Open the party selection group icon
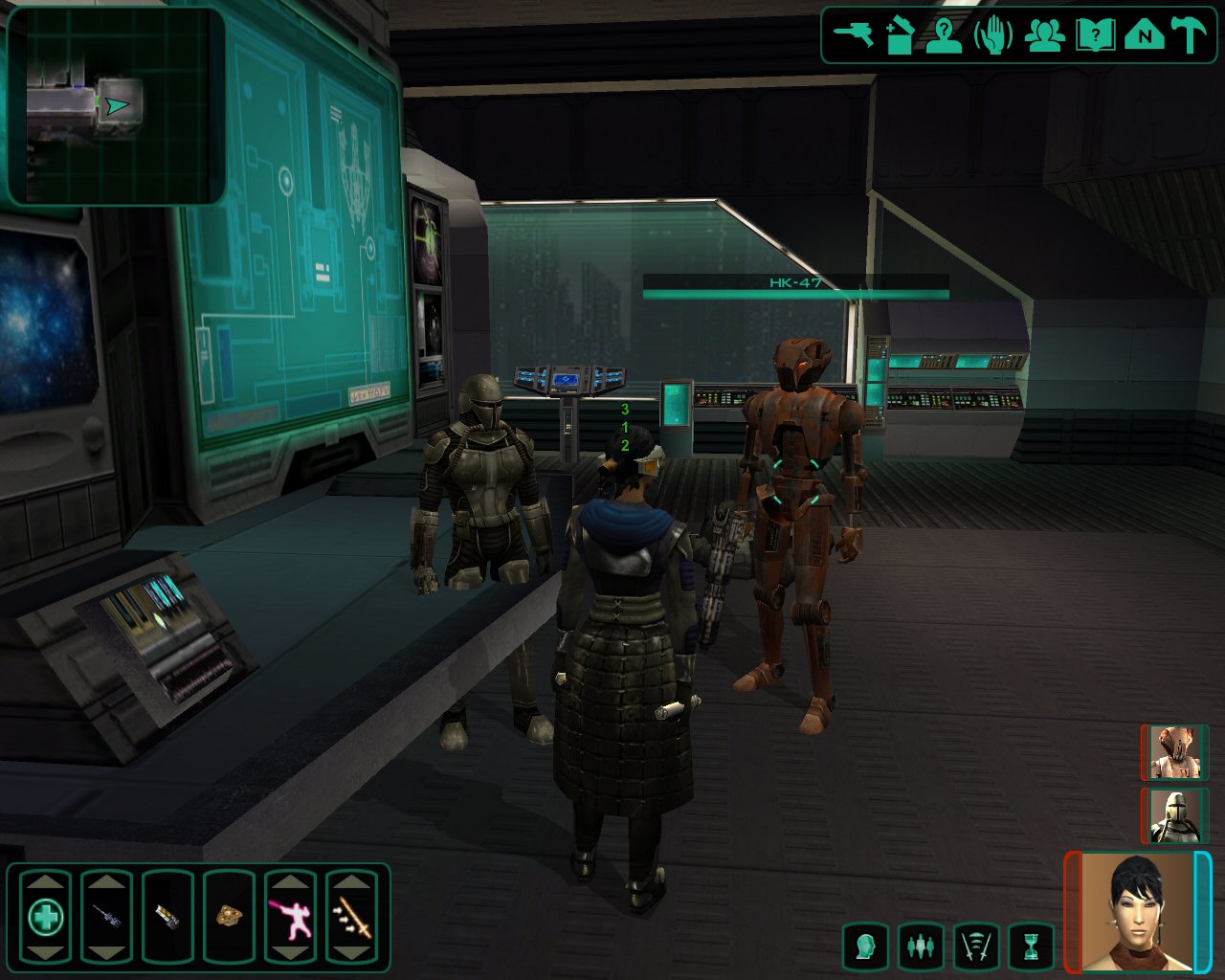 1044,35
